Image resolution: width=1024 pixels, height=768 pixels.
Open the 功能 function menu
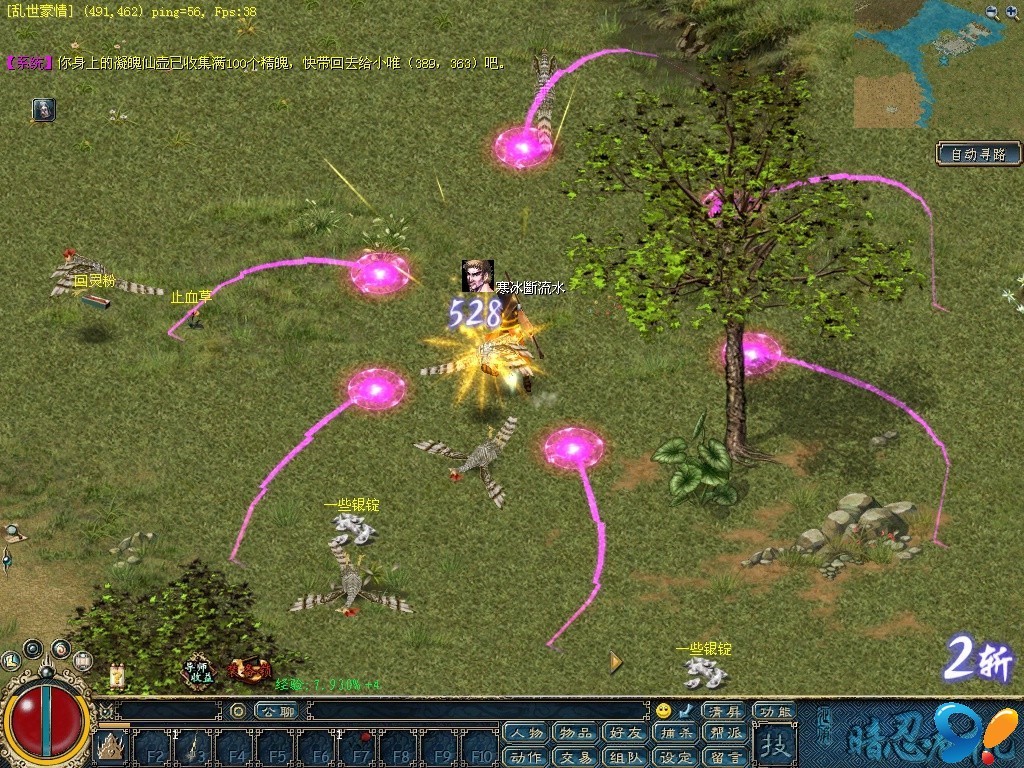coord(774,711)
